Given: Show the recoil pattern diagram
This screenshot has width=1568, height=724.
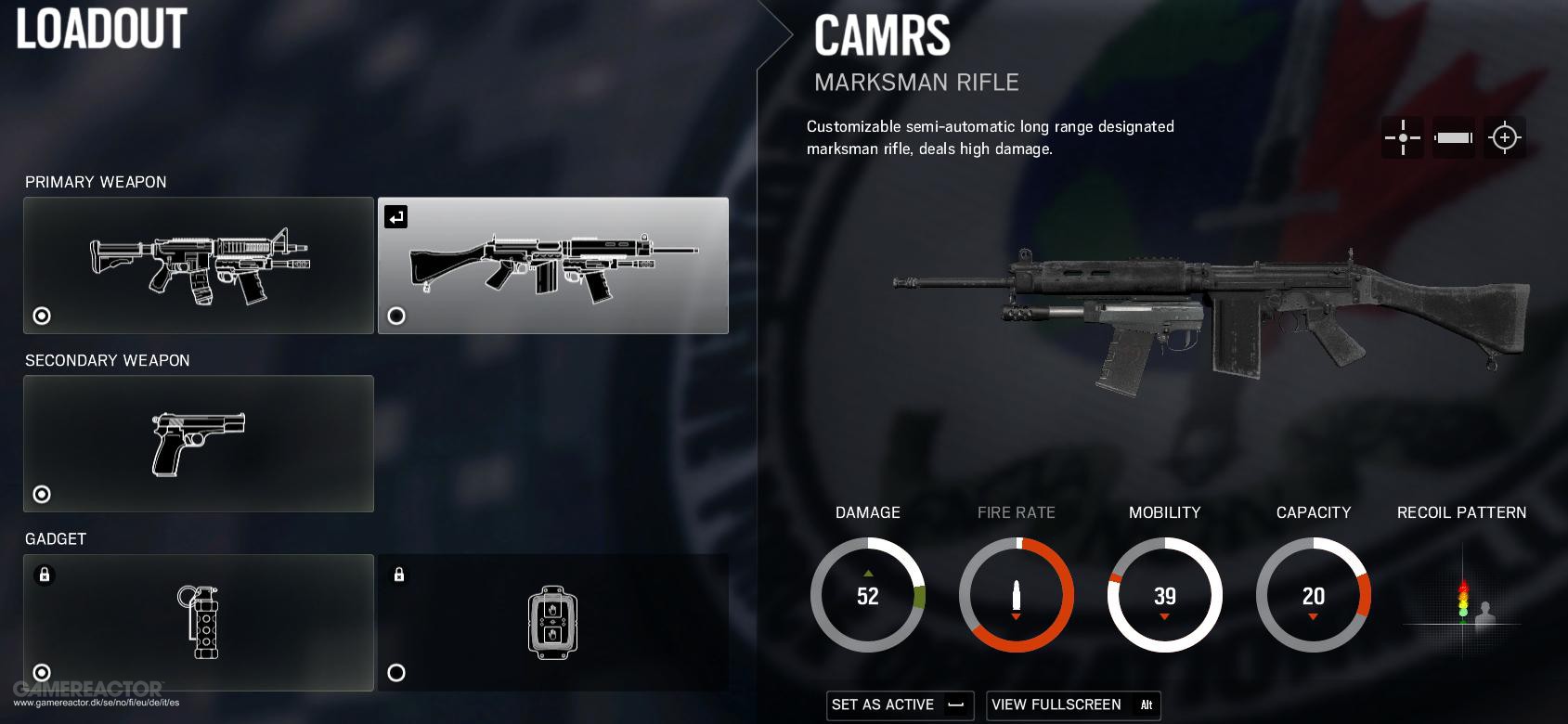Looking at the screenshot, I should tap(1462, 596).
